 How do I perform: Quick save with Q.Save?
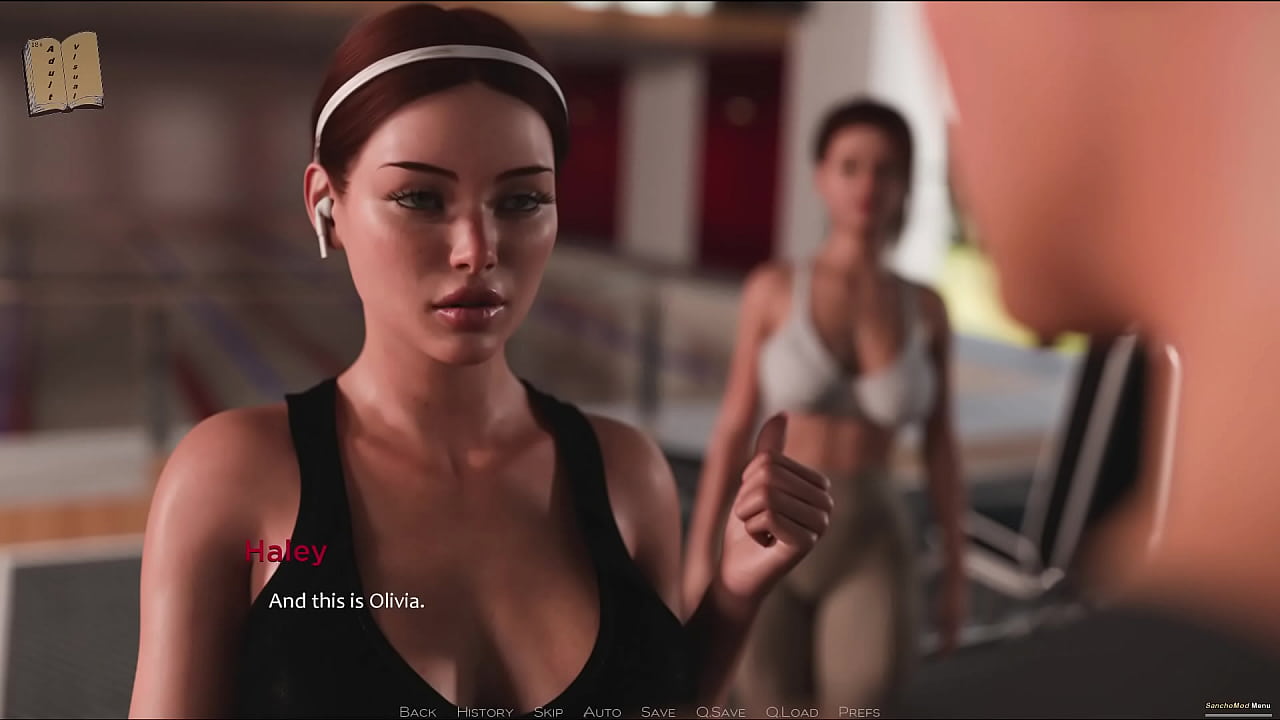click(720, 712)
